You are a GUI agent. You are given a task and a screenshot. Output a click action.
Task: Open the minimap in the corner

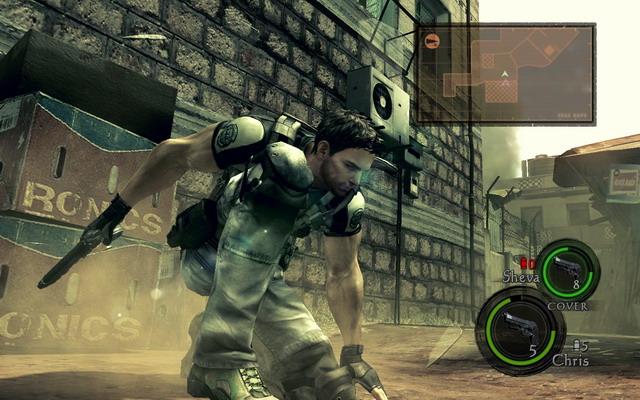[x=505, y=74]
